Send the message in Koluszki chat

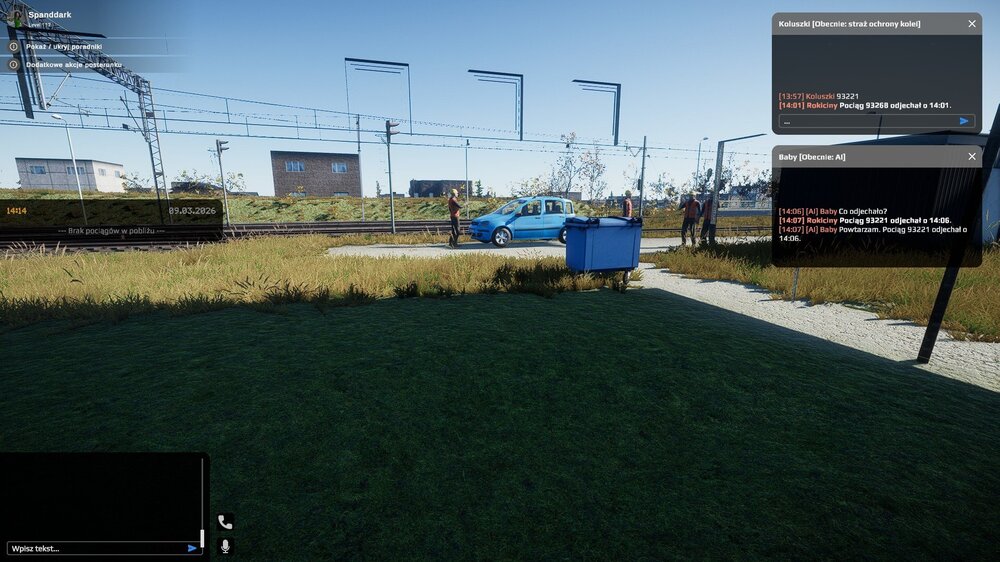(964, 121)
